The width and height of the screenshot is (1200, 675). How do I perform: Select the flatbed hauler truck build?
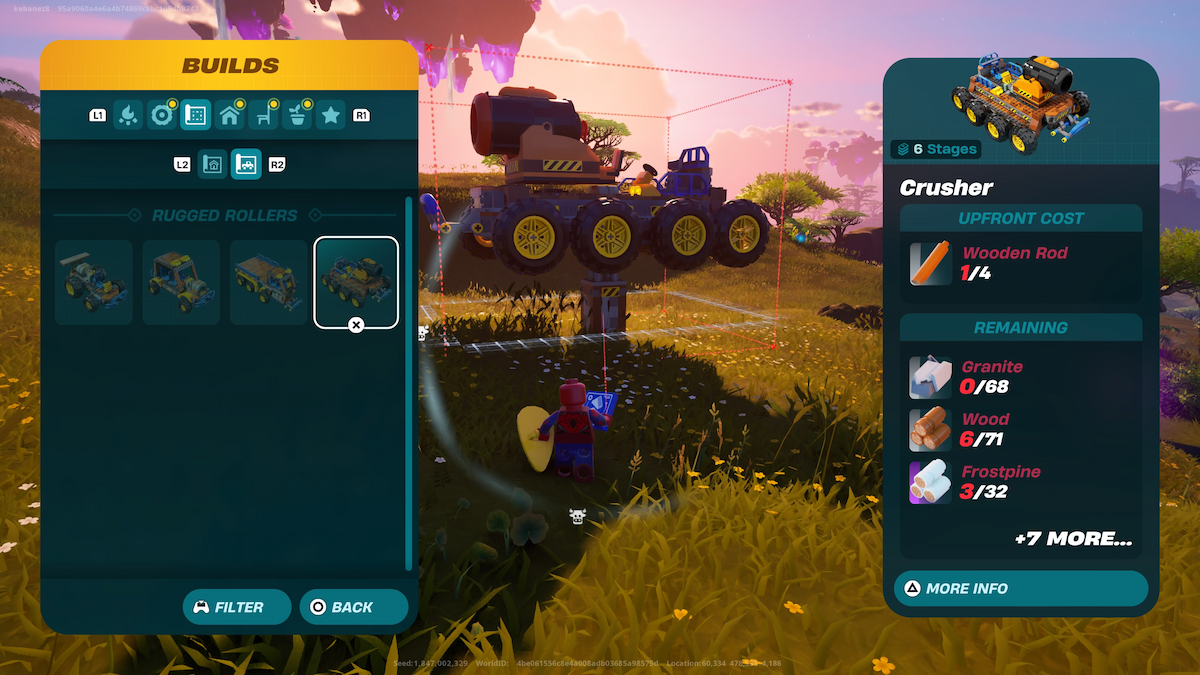click(269, 282)
